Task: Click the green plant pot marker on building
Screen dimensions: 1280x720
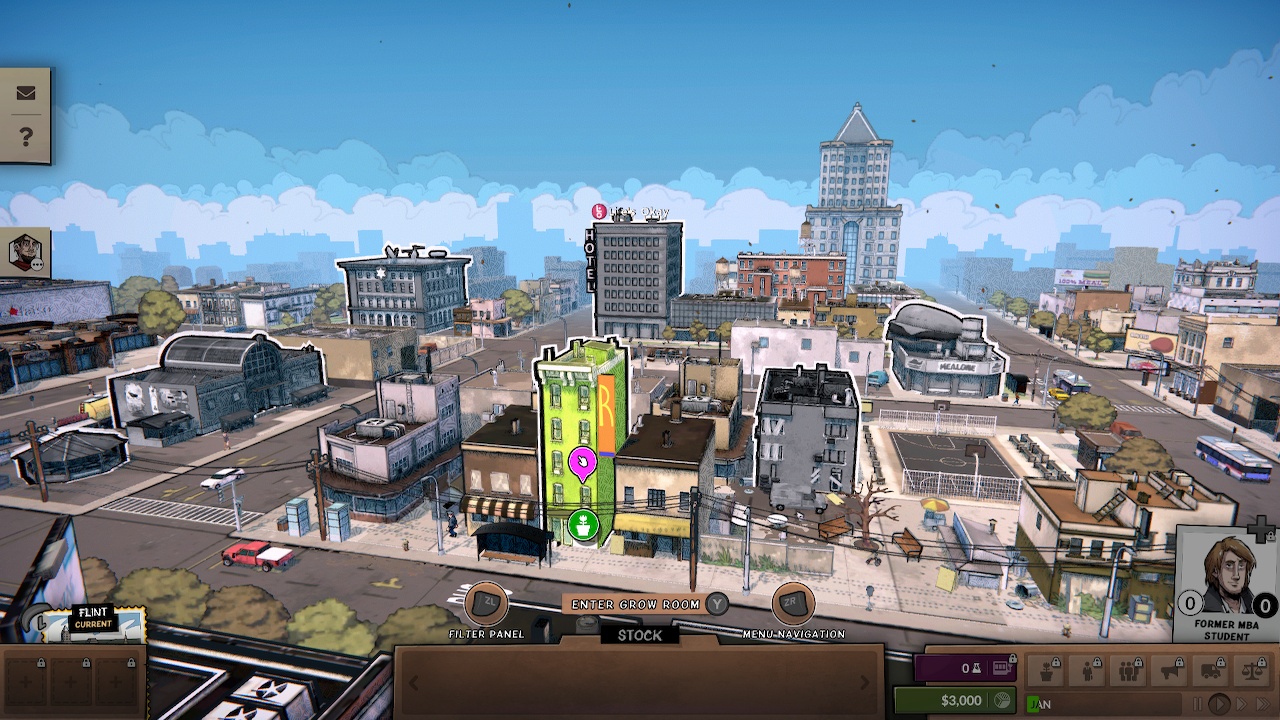Action: point(583,522)
